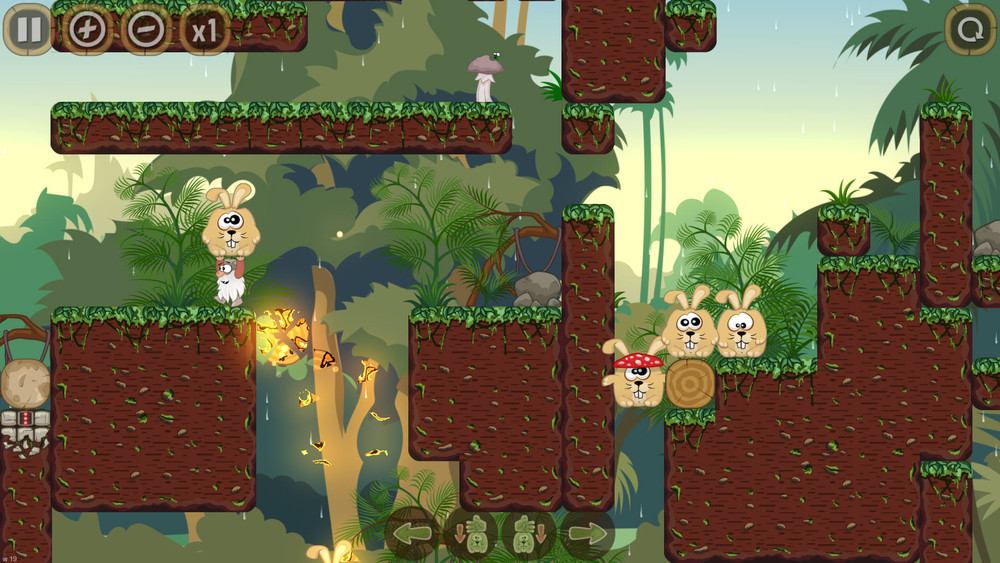Tap the left arrow movement button
Image resolution: width=1000 pixels, height=563 pixels.
pyautogui.click(x=412, y=533)
